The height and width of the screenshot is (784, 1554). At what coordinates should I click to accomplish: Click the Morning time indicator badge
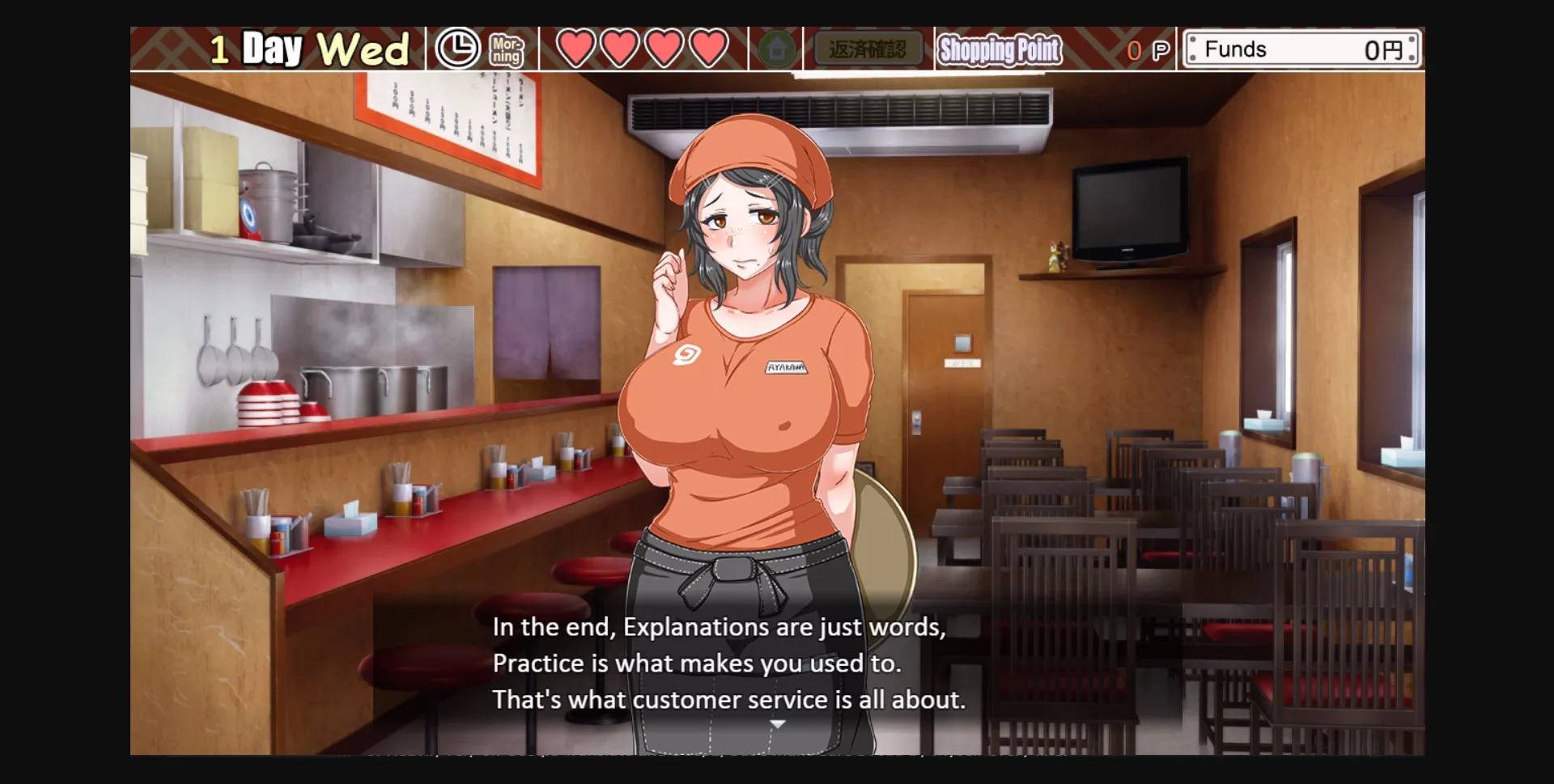click(x=506, y=50)
